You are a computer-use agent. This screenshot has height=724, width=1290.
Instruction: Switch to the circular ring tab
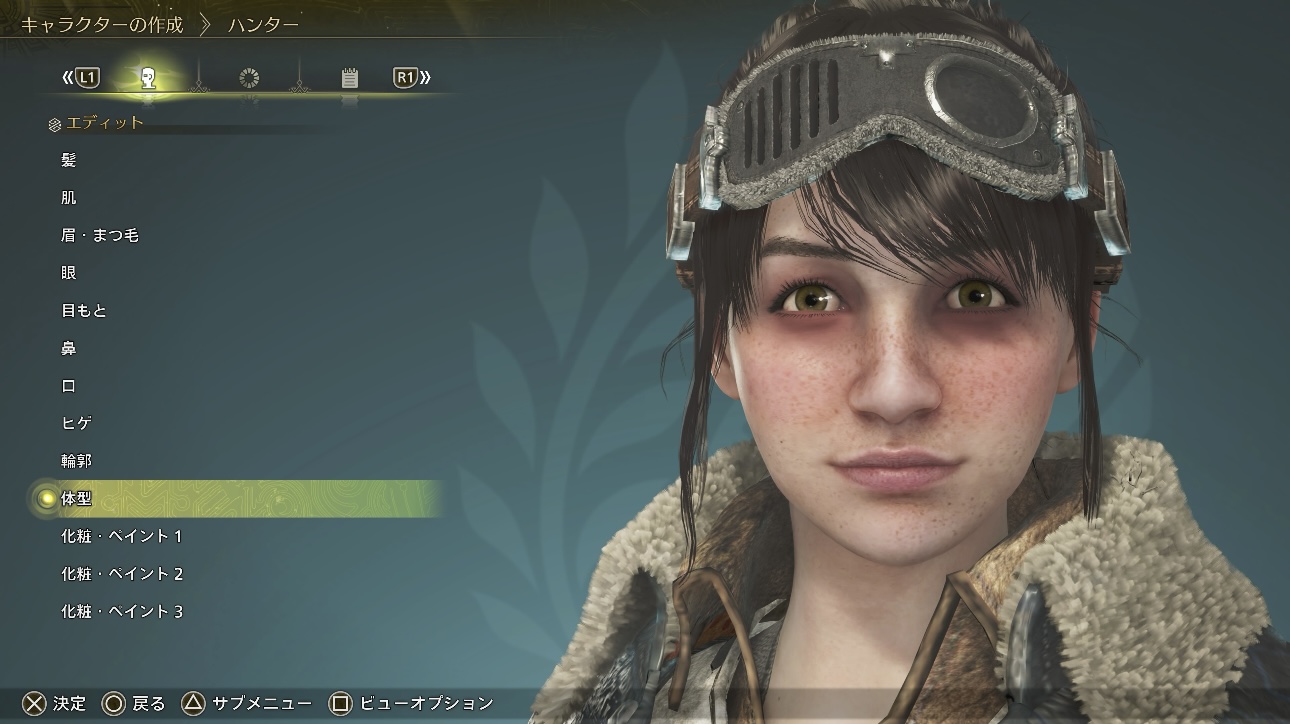pos(249,78)
